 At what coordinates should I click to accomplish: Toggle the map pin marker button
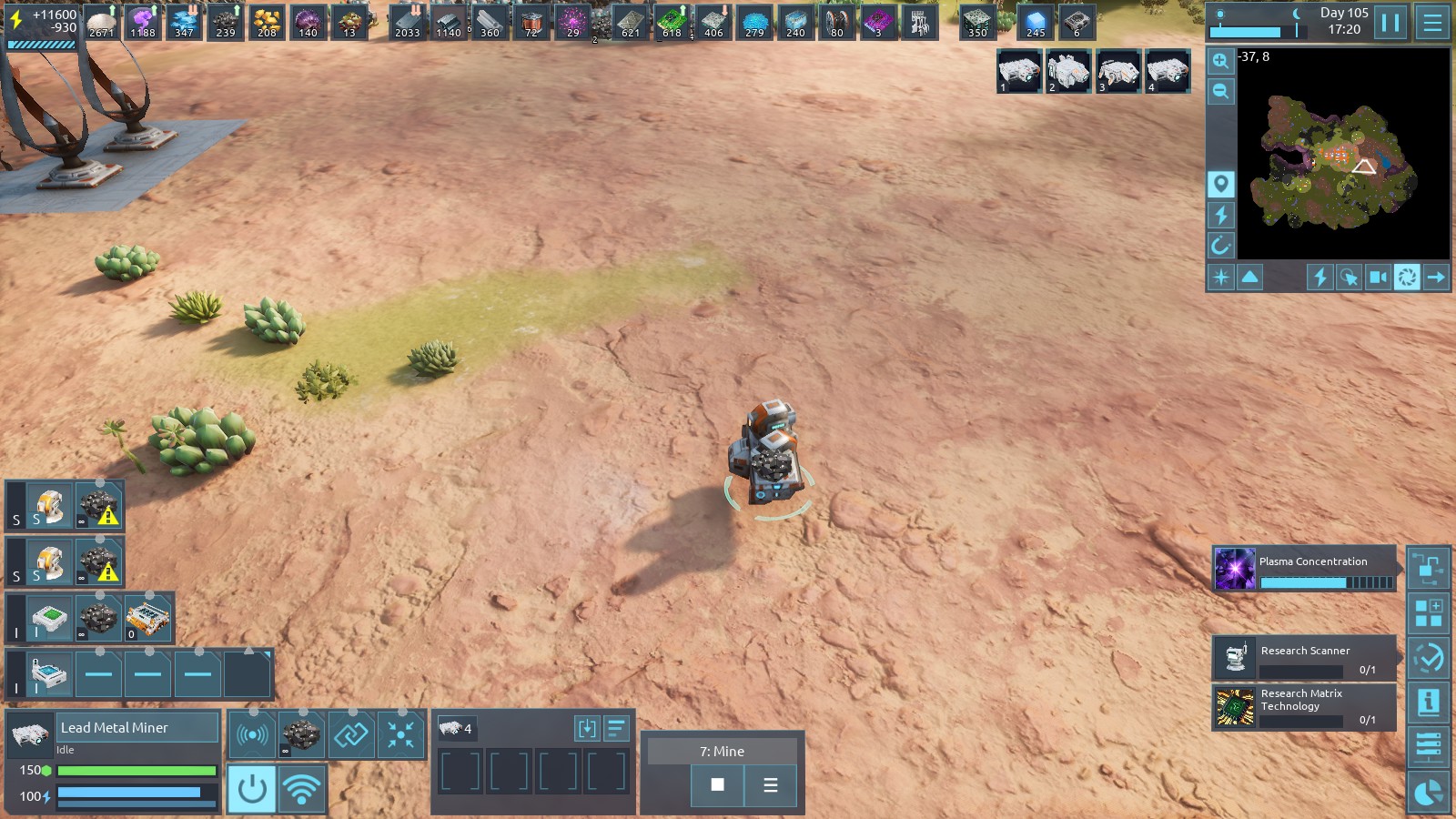1220,184
